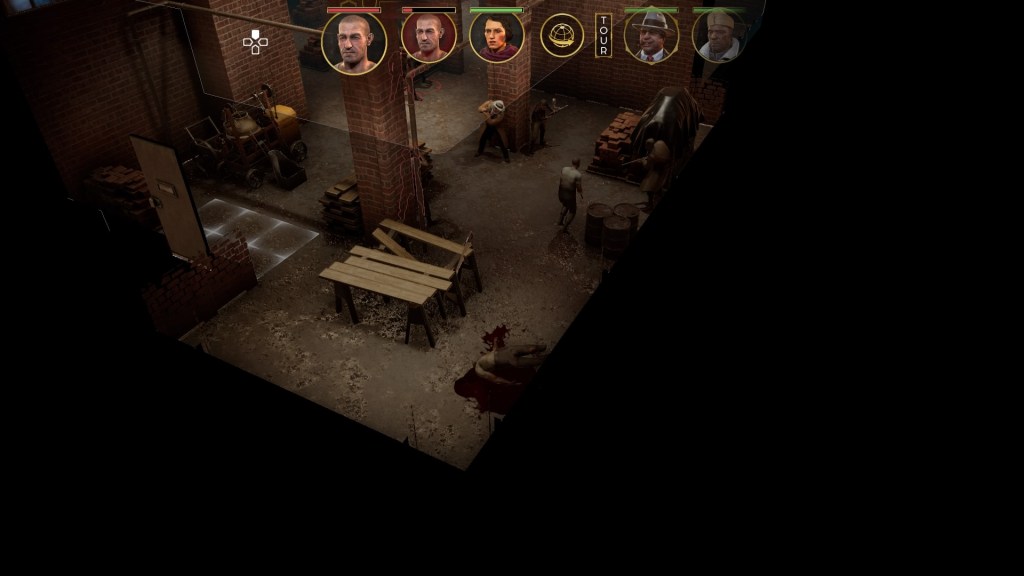Select the portrait of the man in a white cap

(x=719, y=37)
